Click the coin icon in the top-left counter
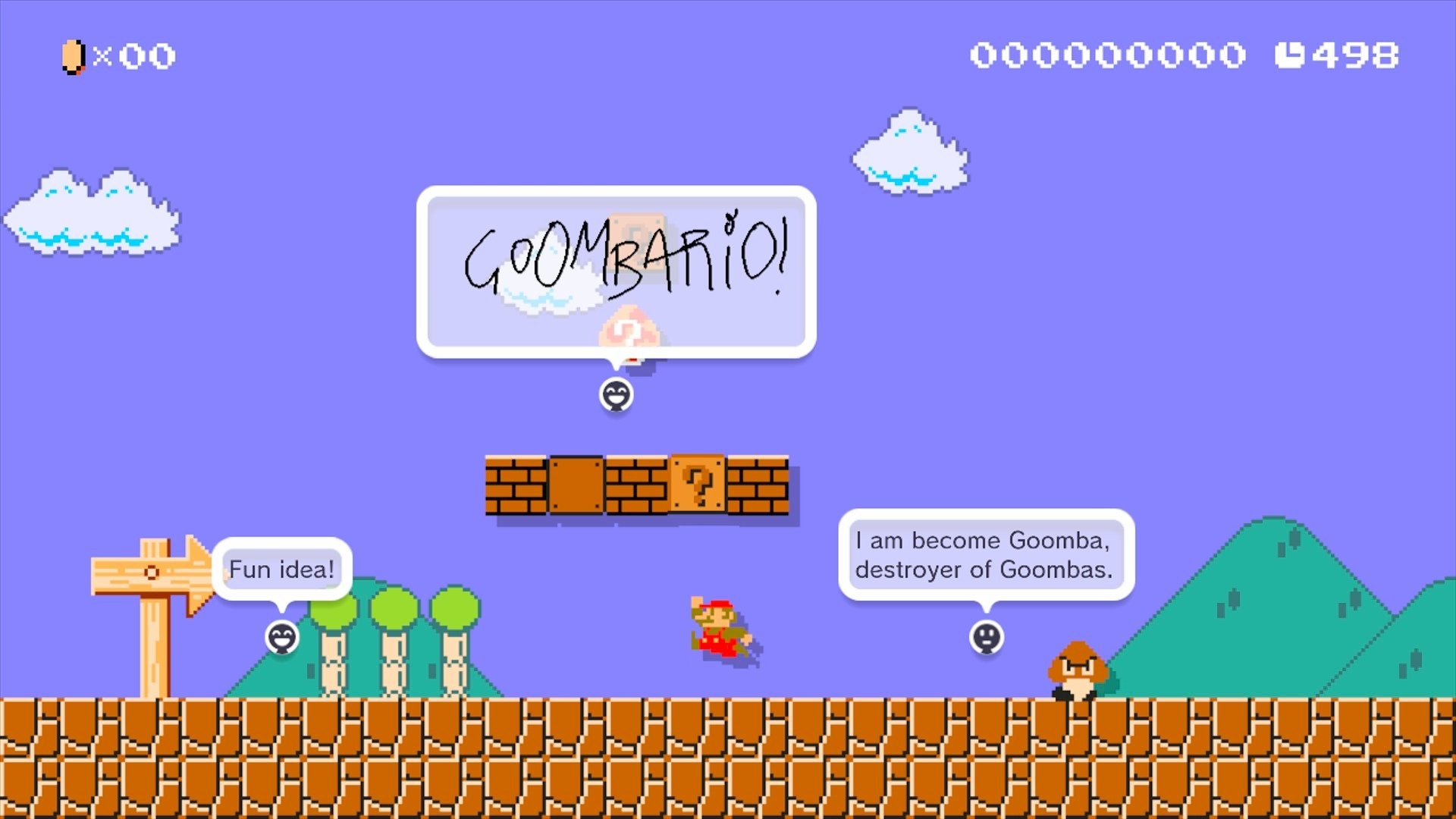The height and width of the screenshot is (819, 1456). [x=72, y=55]
